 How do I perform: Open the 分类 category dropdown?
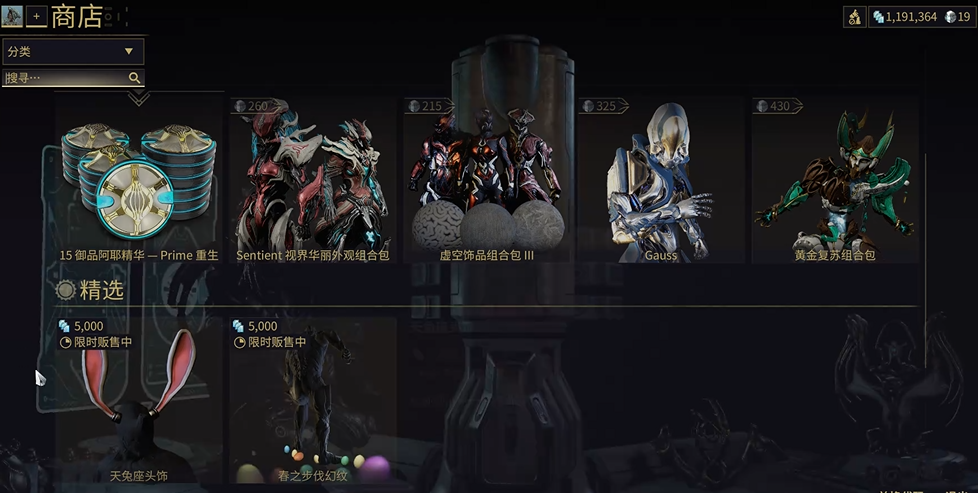pos(73,51)
